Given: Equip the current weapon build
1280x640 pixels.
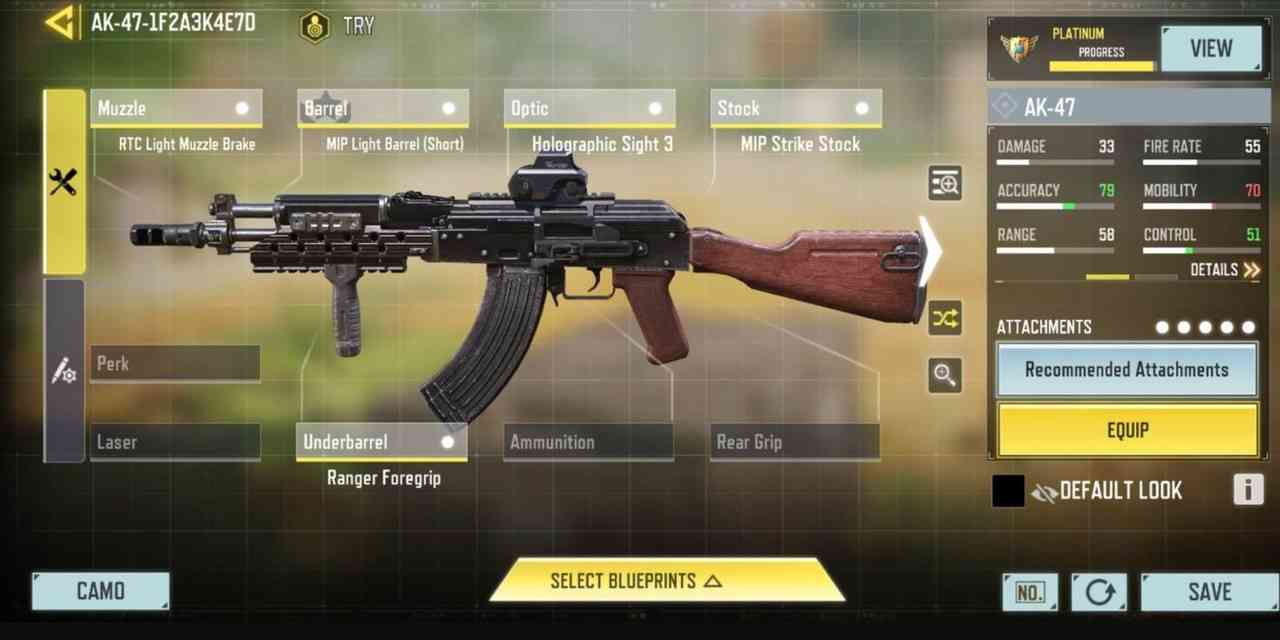Looking at the screenshot, I should pos(1127,430).
